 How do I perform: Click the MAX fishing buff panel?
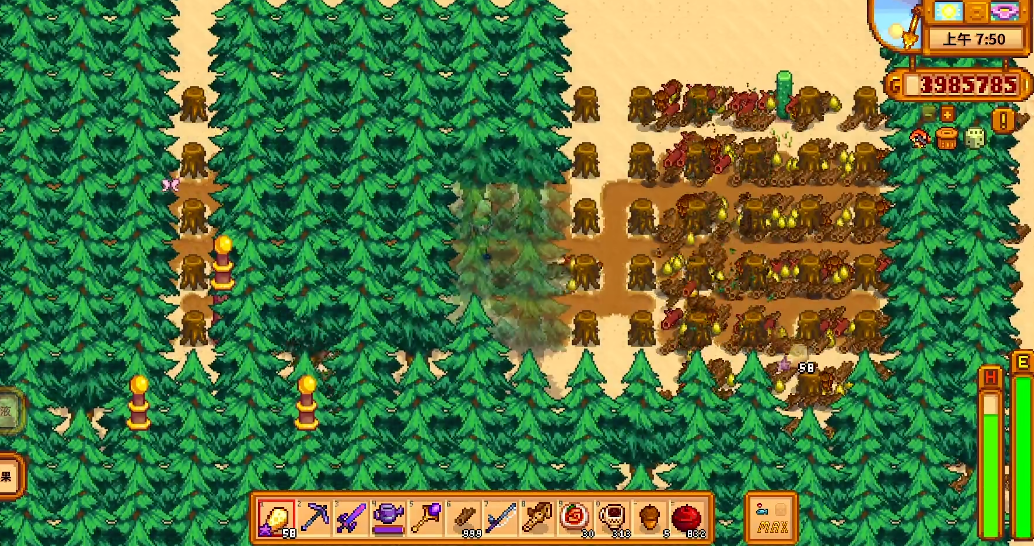(x=771, y=518)
